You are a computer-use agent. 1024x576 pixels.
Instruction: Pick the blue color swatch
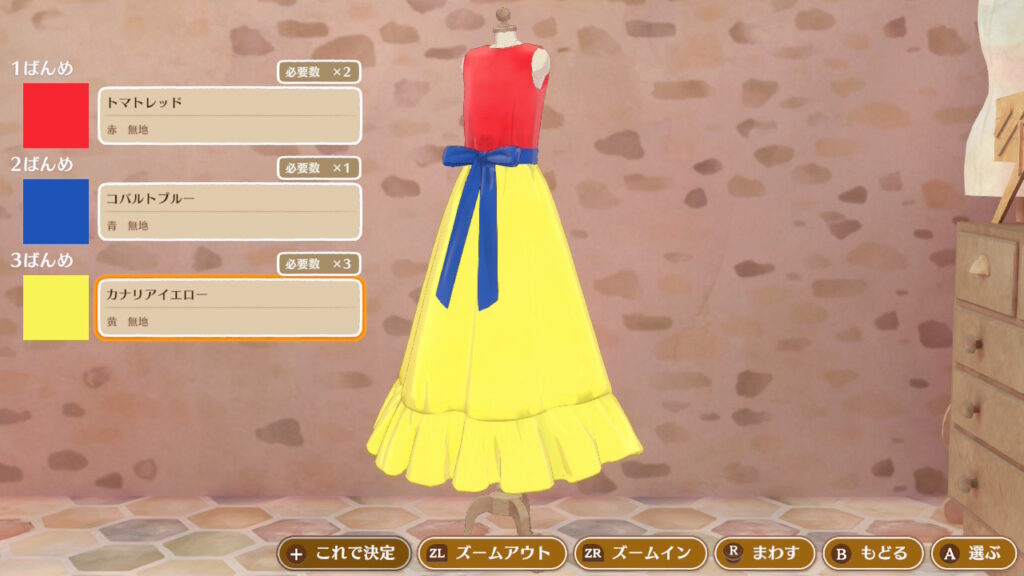click(56, 211)
